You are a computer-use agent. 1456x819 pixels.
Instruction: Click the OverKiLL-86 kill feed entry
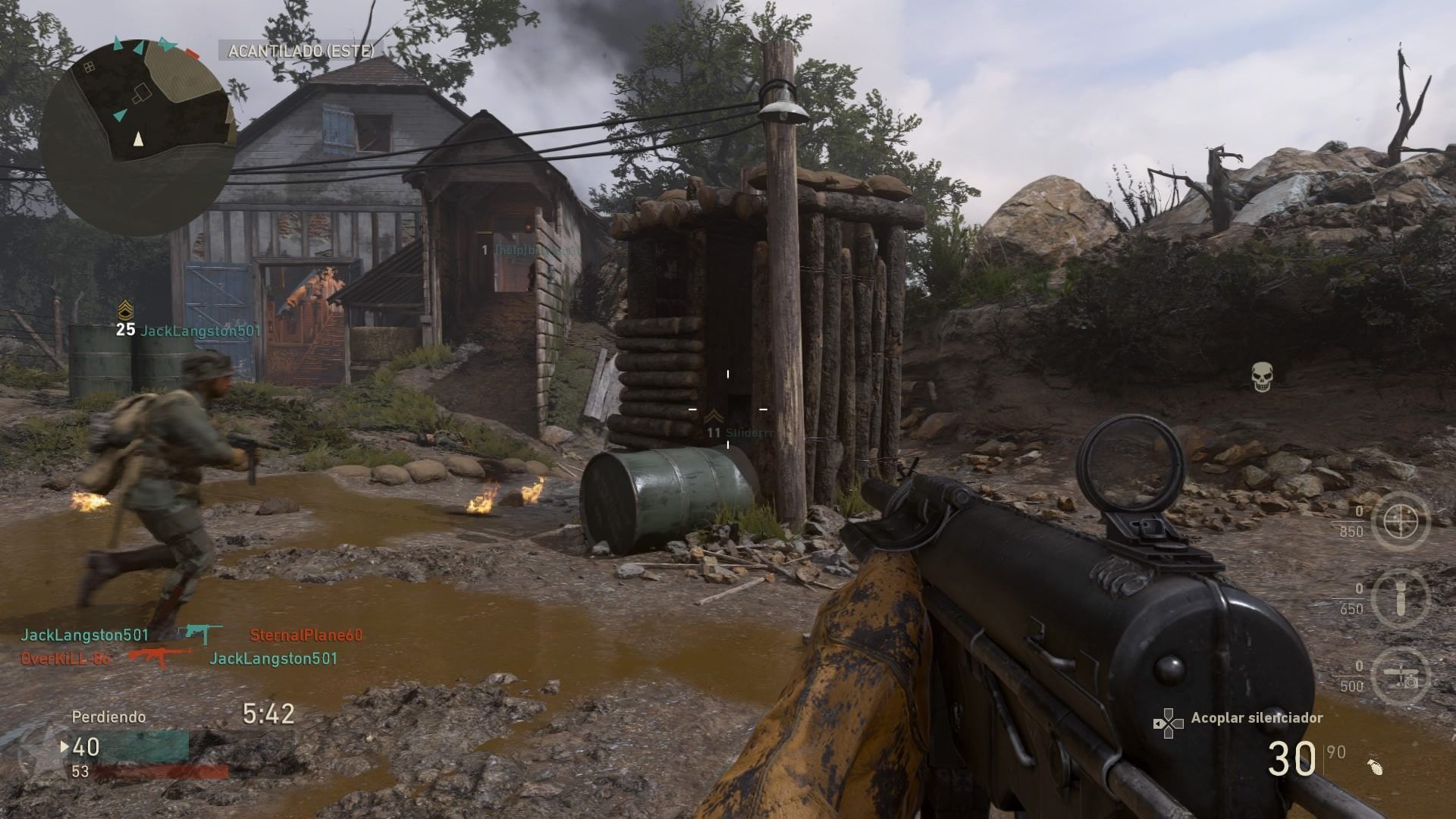point(65,658)
